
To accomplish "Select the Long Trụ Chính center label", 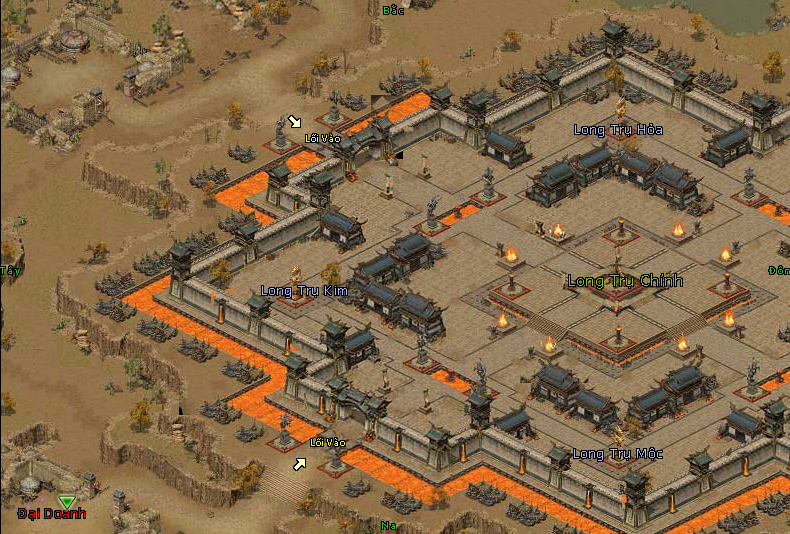I will pos(625,281).
